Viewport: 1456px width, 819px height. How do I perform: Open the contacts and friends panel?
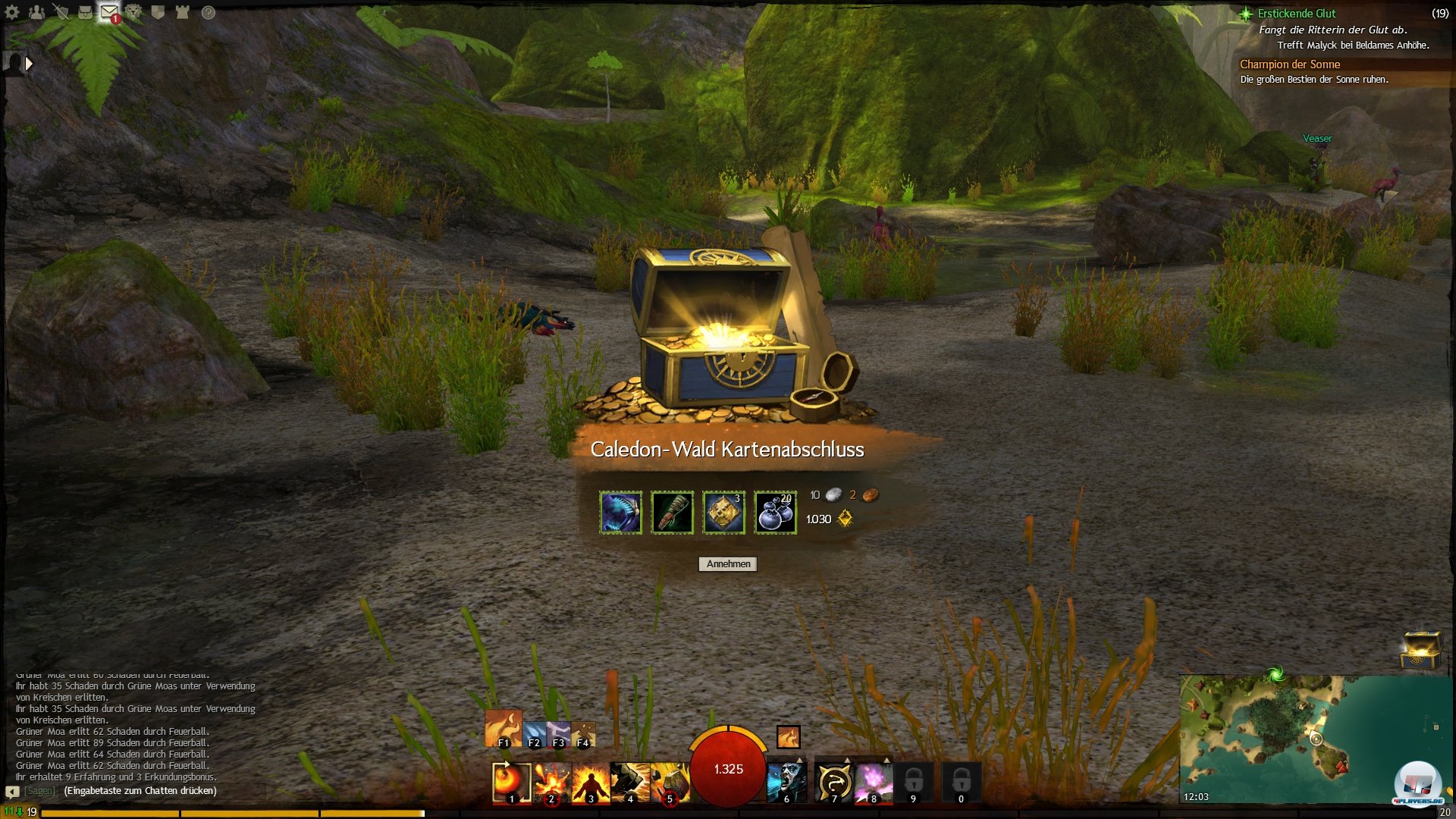[36, 12]
